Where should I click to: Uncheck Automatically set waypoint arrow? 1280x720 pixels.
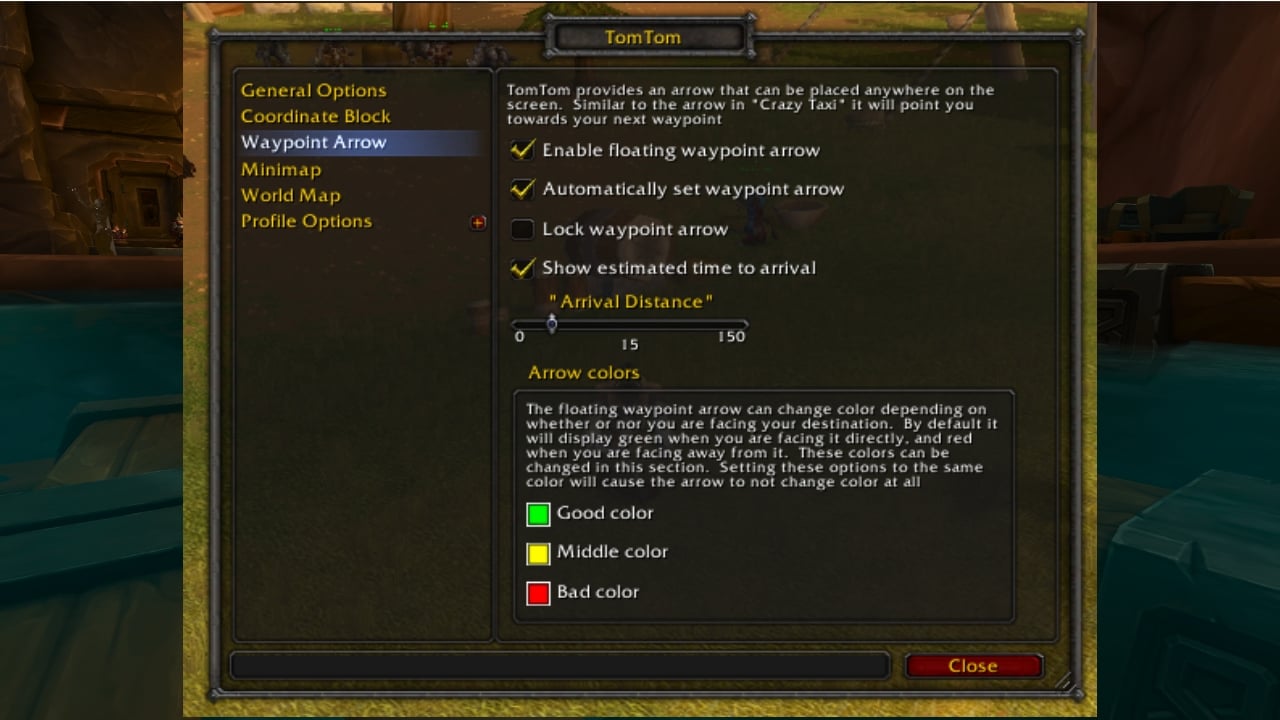click(x=522, y=189)
